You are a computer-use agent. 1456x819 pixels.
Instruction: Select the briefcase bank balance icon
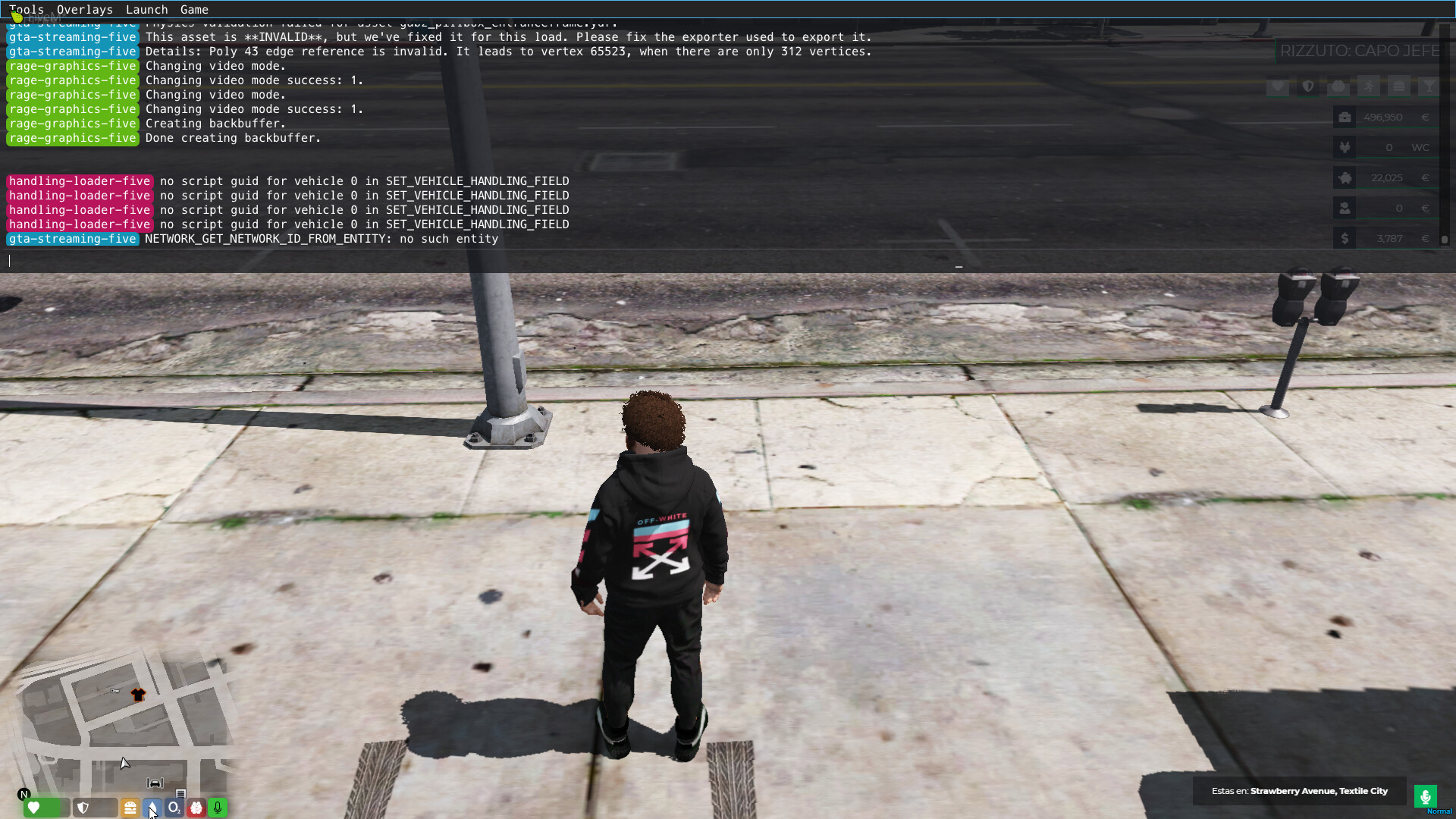[x=1345, y=117]
